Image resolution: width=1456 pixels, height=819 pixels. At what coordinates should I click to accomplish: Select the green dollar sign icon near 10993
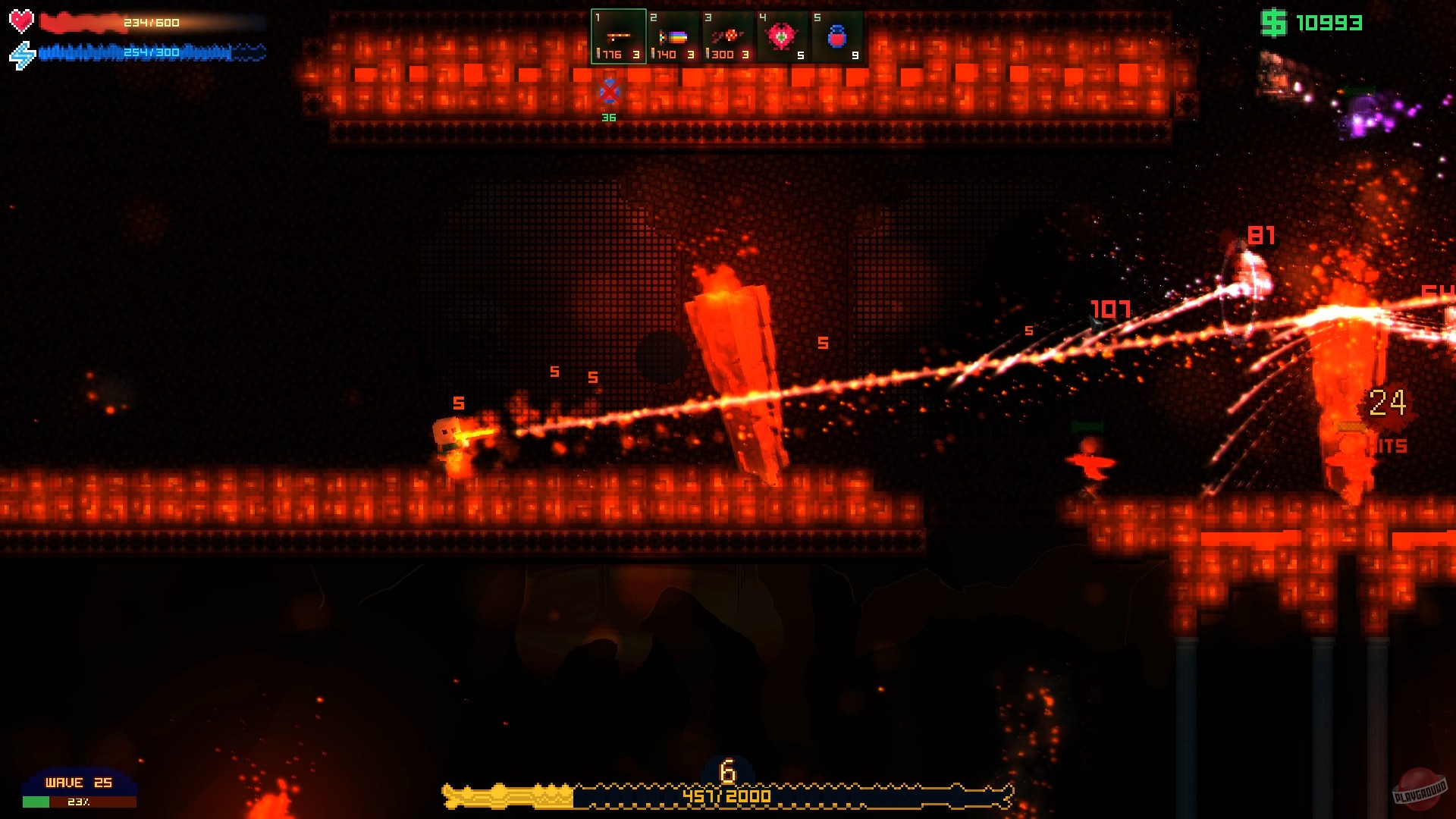point(1274,24)
